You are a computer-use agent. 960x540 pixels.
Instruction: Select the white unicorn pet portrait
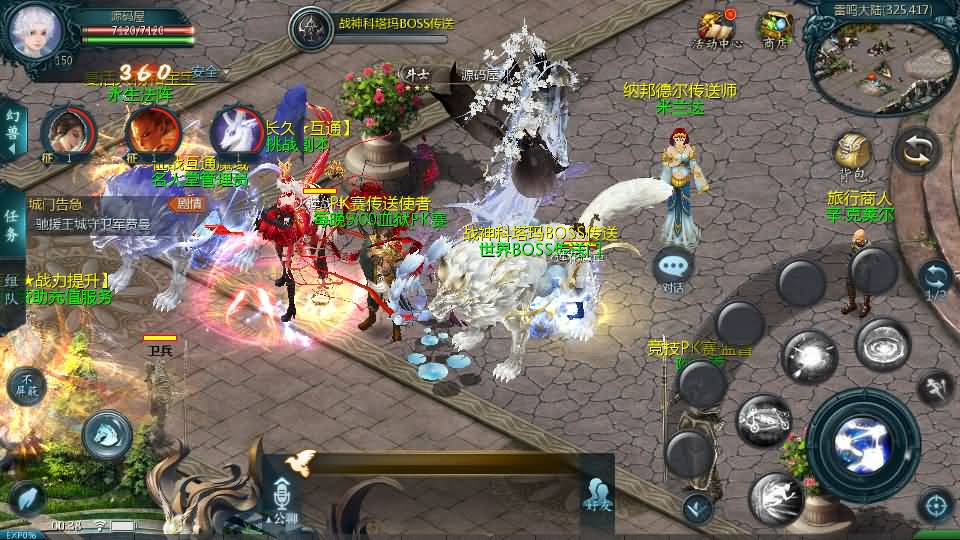236,133
